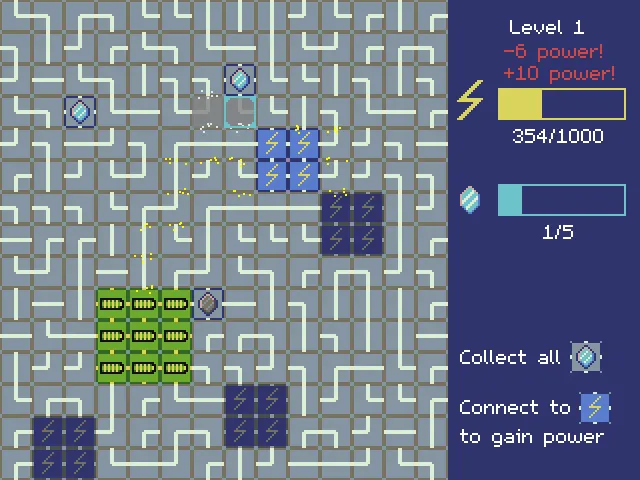640x480 pixels.
Task: Choose the green battery block
Action: pyautogui.click(x=144, y=335)
